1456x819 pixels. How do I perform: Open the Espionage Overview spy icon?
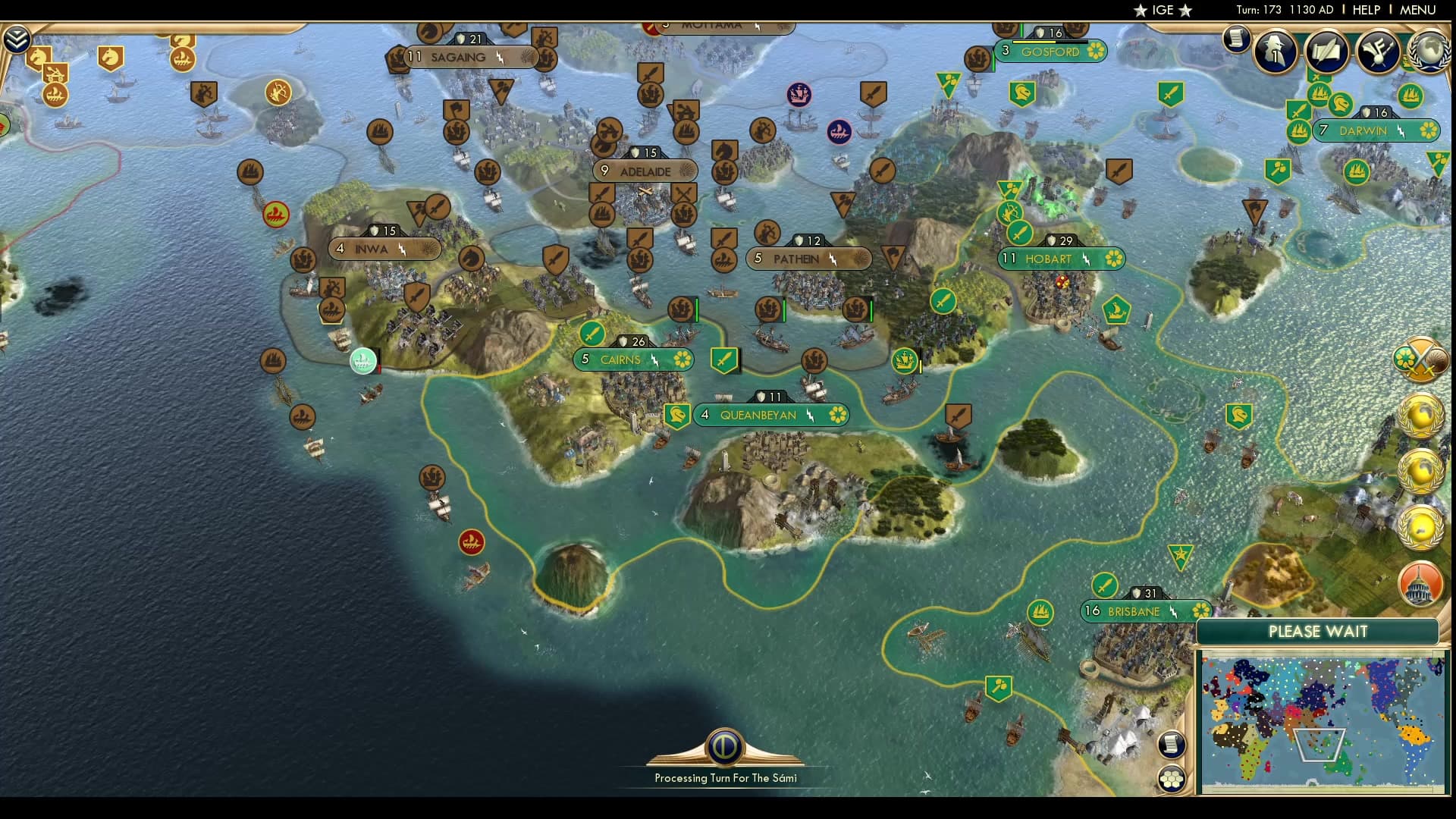point(1276,52)
